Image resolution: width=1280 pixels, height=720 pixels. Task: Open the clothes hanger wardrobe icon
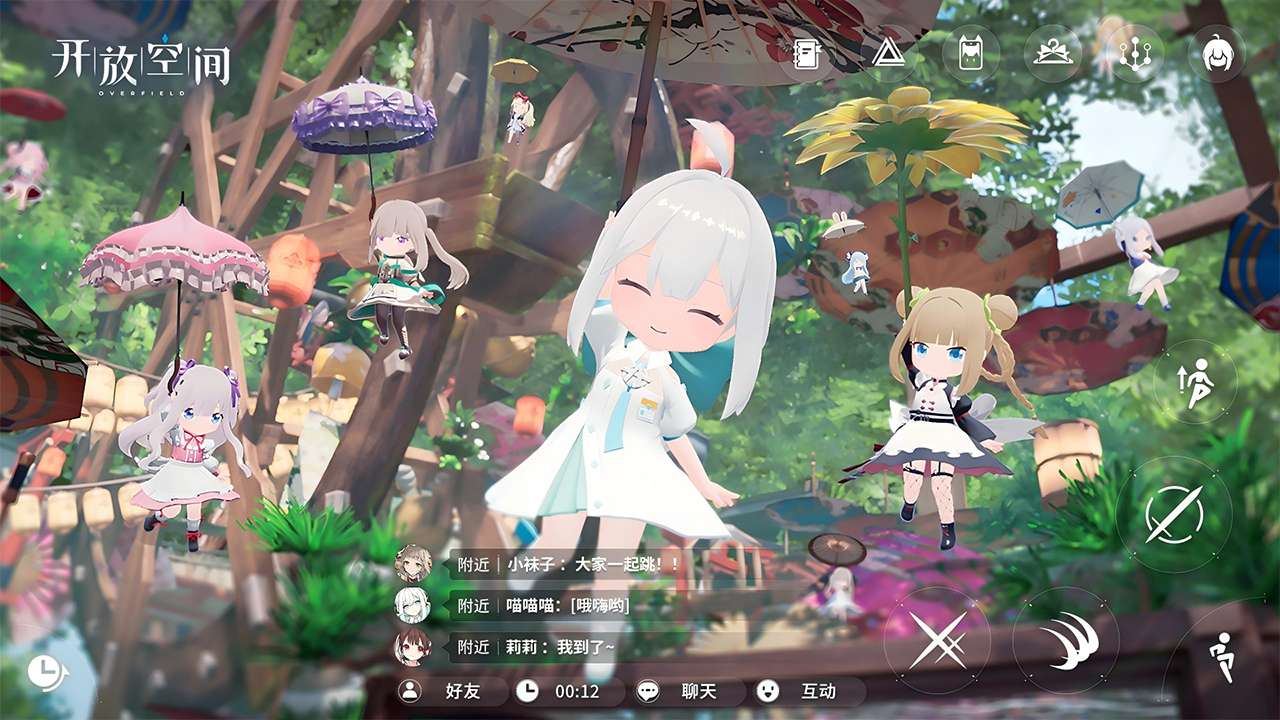[x=1053, y=53]
